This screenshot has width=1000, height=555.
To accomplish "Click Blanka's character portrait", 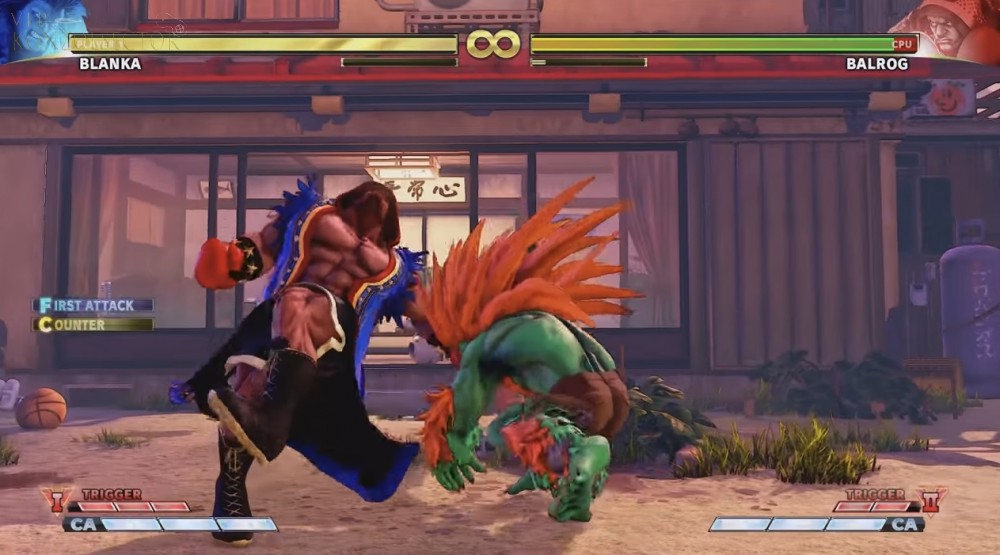I will (38, 27).
